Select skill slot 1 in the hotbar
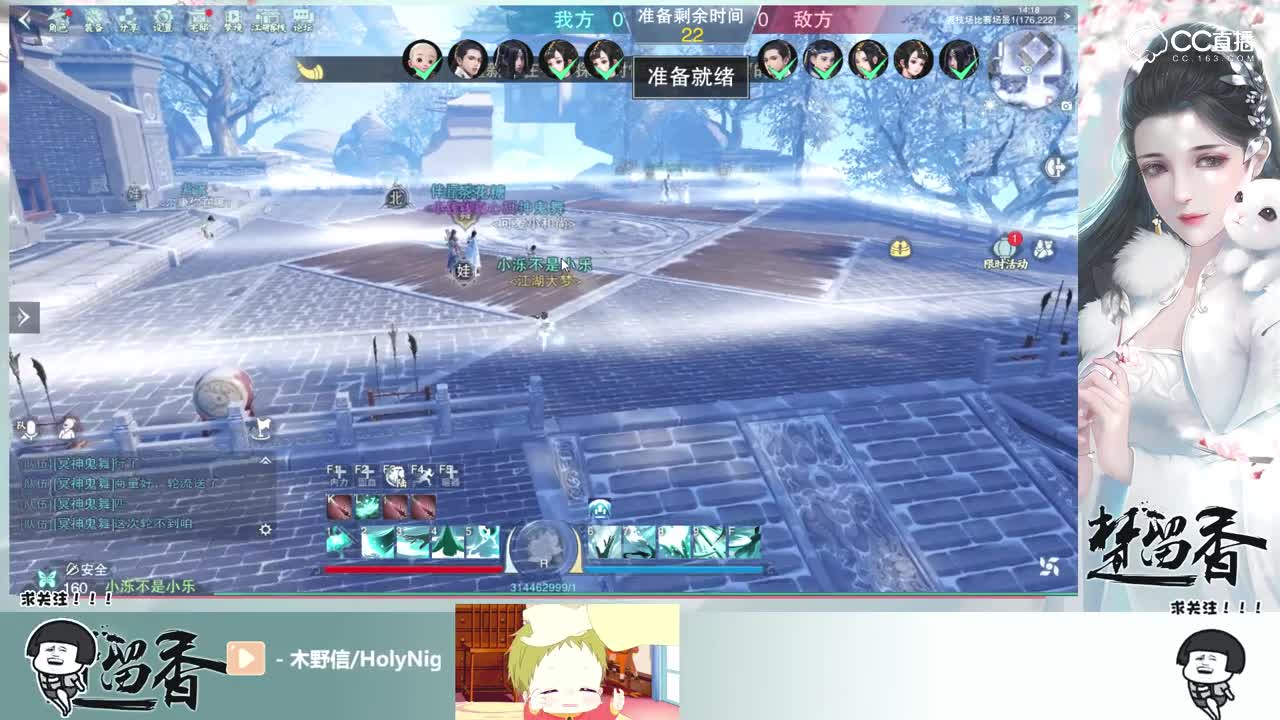1280x720 pixels. coord(338,542)
